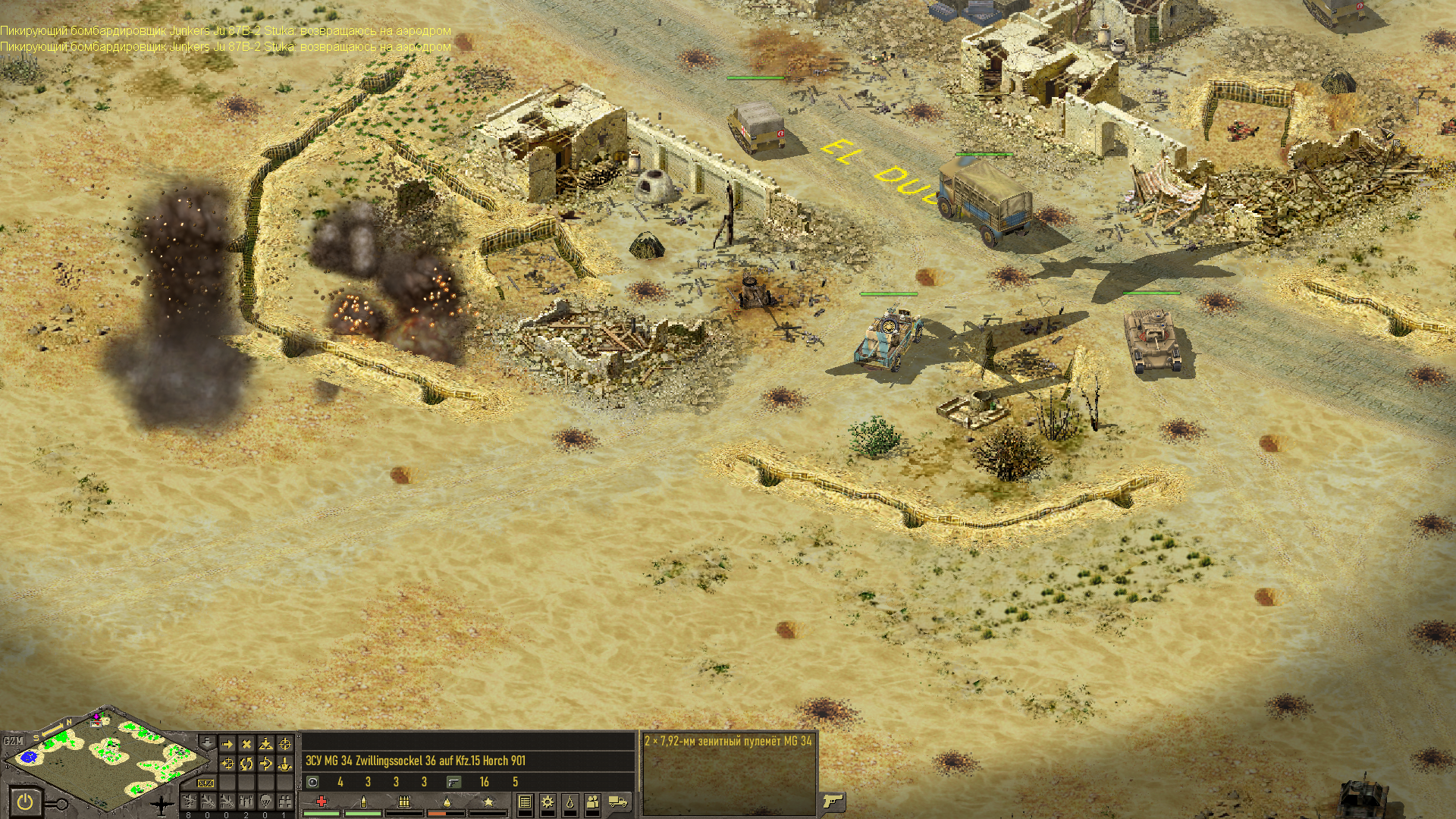Image resolution: width=1456 pixels, height=819 pixels.
Task: Toggle the yellow envelope warning button
Action: click(206, 783)
